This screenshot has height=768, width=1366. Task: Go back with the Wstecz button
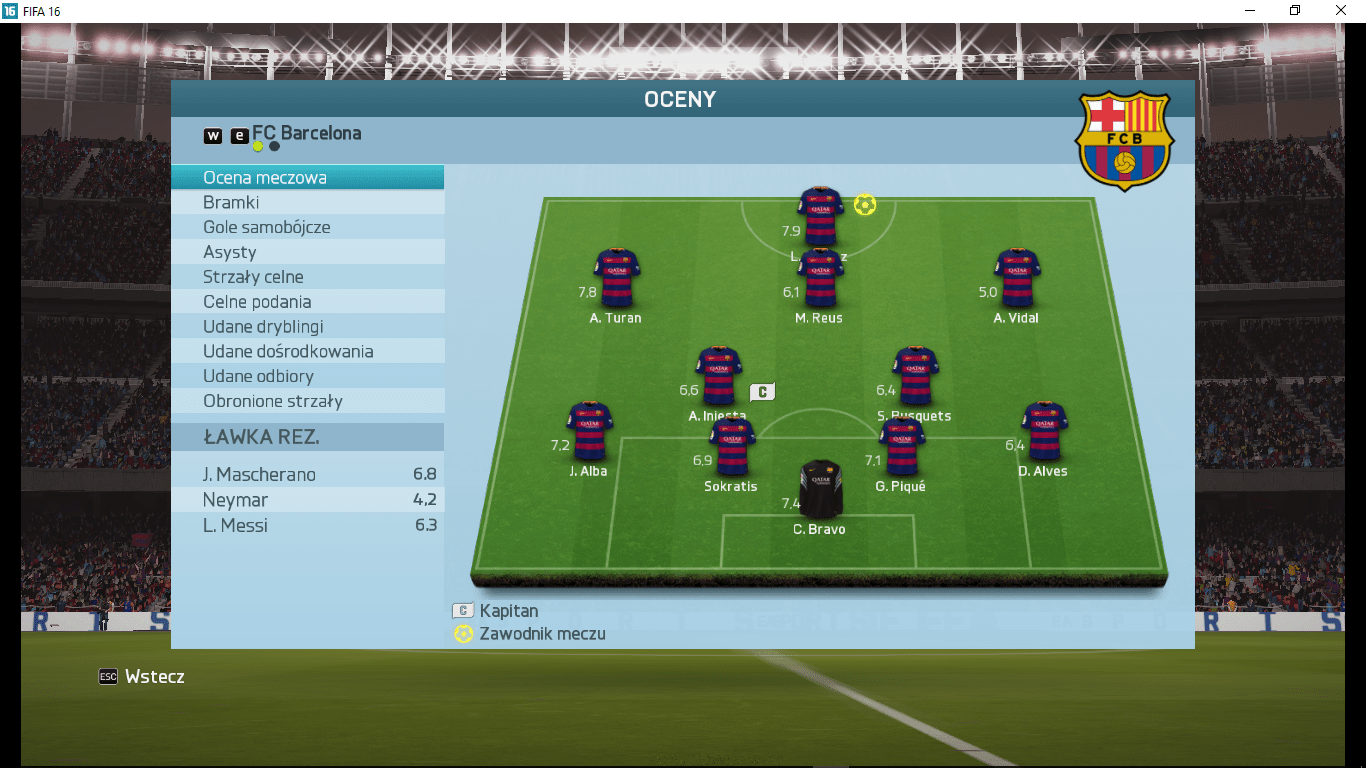click(142, 677)
